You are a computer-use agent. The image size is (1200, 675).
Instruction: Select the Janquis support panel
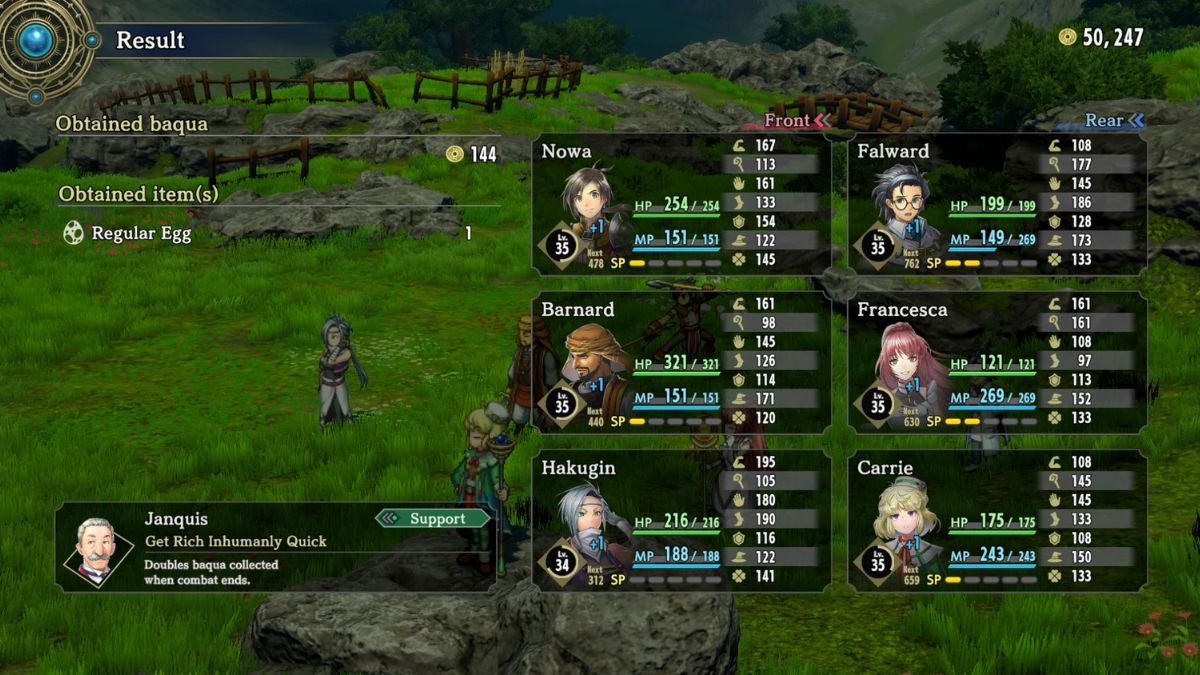click(276, 547)
